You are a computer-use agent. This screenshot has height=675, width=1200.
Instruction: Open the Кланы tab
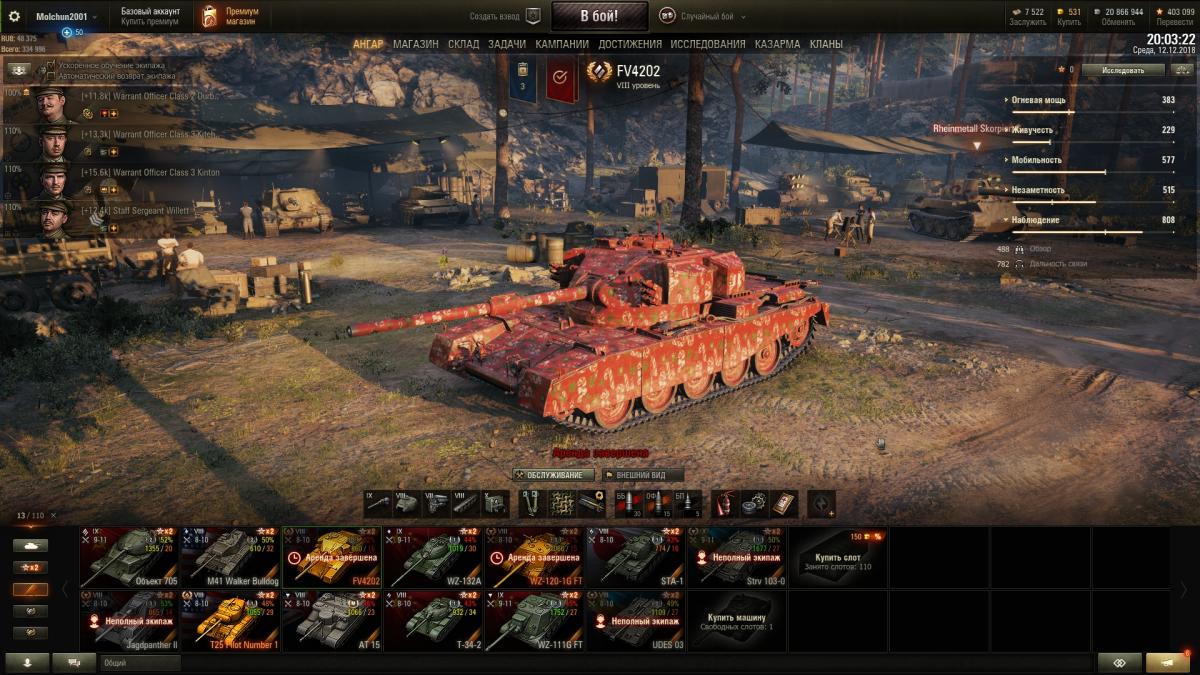point(825,44)
